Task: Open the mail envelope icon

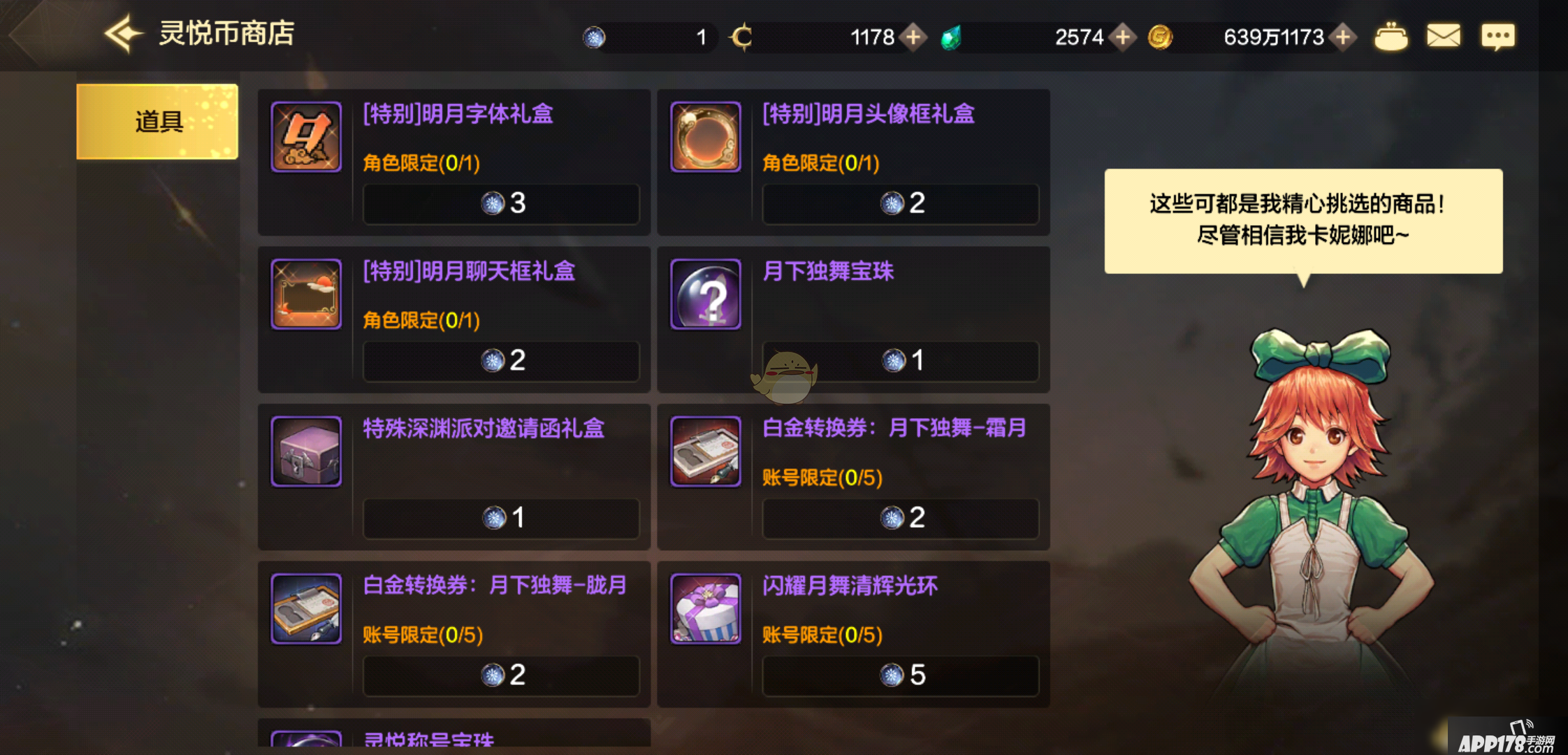Action: [x=1445, y=36]
